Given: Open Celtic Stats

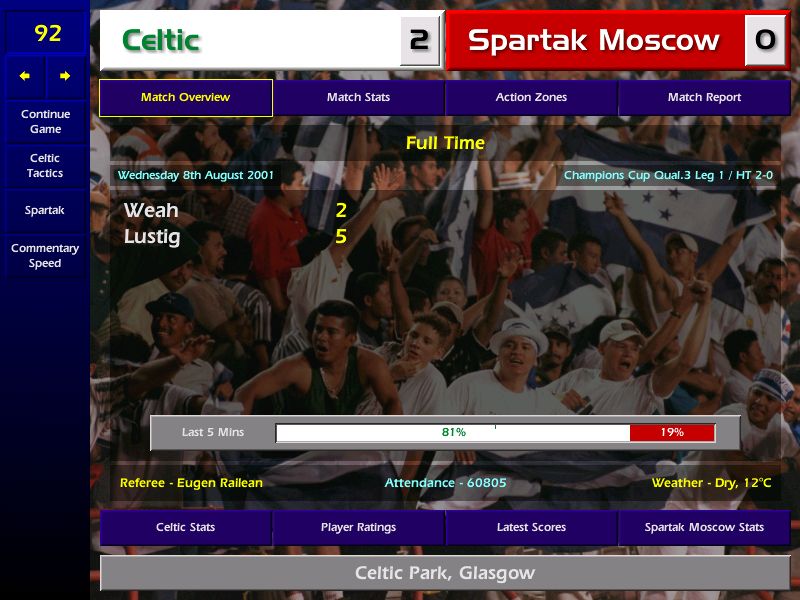Looking at the screenshot, I should point(185,527).
